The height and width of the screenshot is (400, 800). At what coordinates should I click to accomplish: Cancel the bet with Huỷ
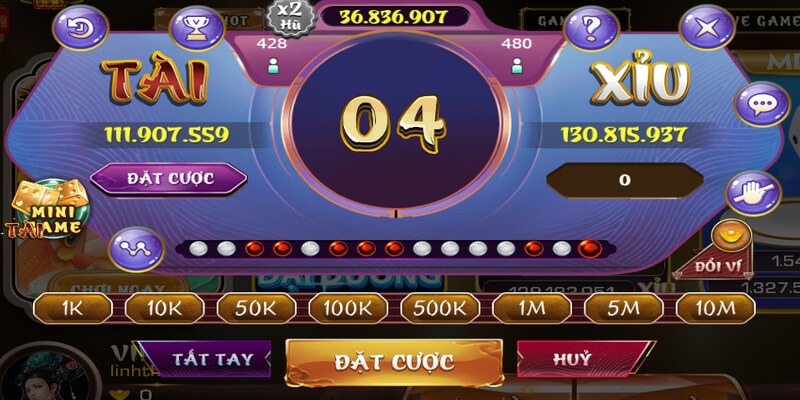571,358
